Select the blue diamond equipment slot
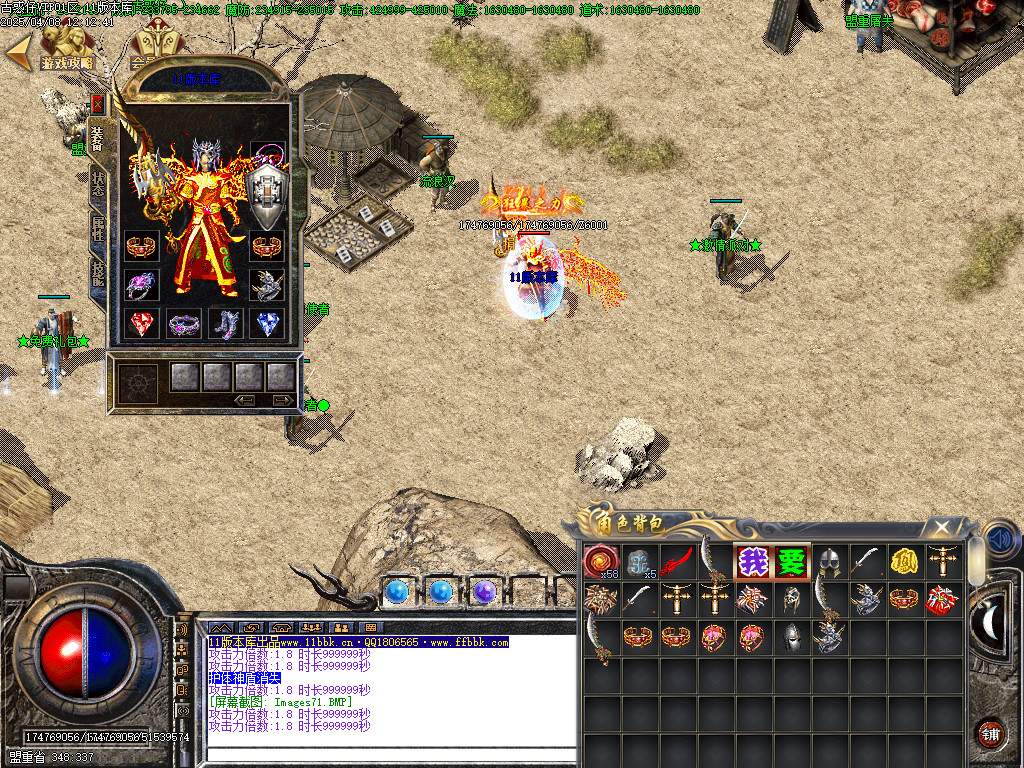This screenshot has height=768, width=1024. pos(267,324)
